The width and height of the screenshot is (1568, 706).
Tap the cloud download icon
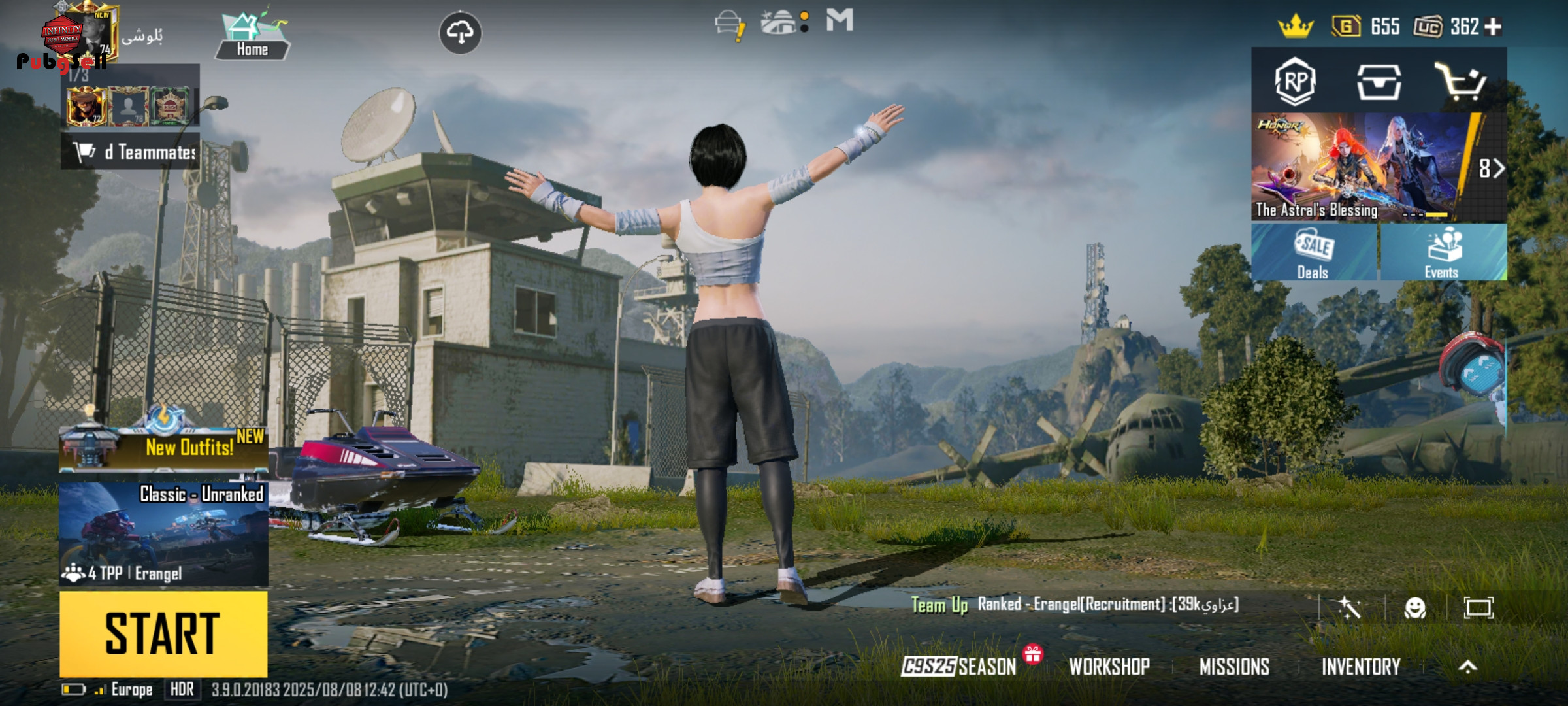tap(461, 32)
